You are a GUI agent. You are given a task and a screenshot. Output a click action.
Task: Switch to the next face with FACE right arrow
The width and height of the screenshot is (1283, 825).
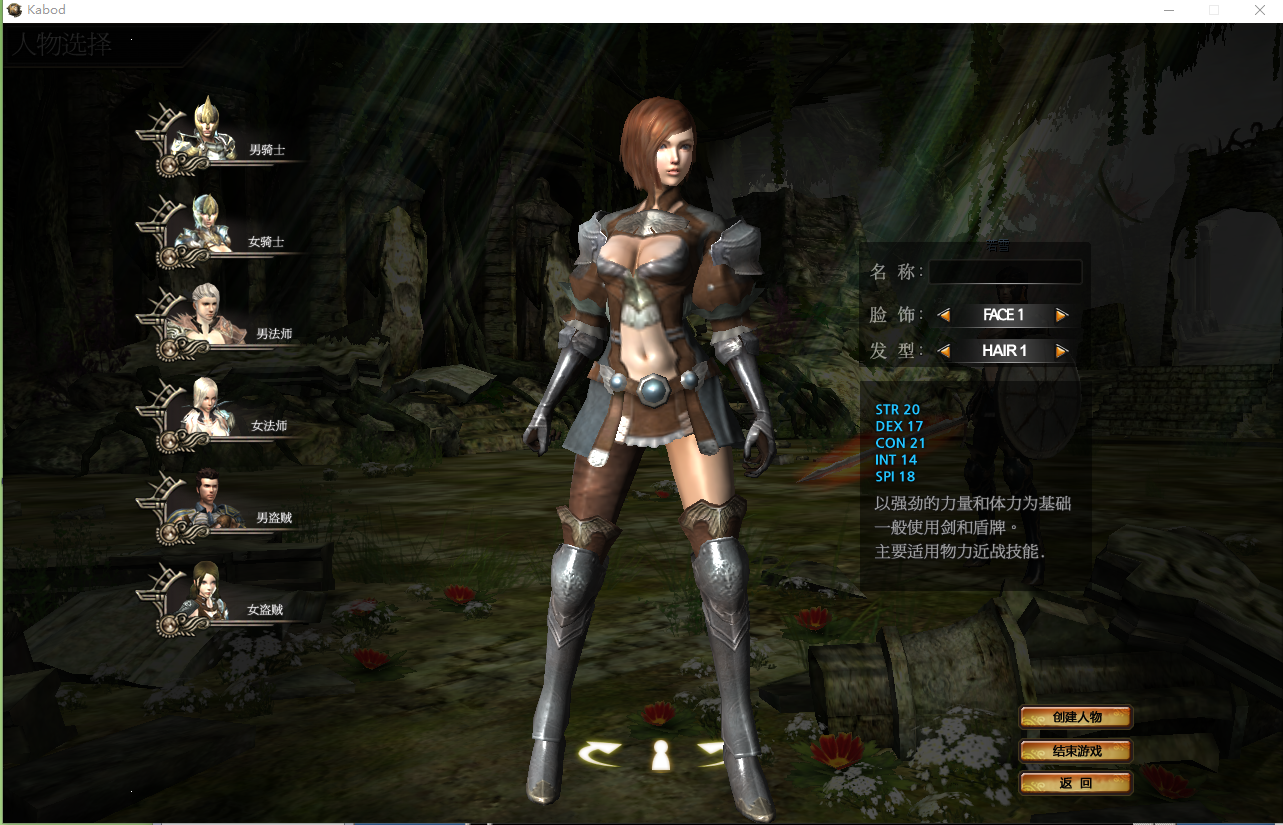[1063, 314]
